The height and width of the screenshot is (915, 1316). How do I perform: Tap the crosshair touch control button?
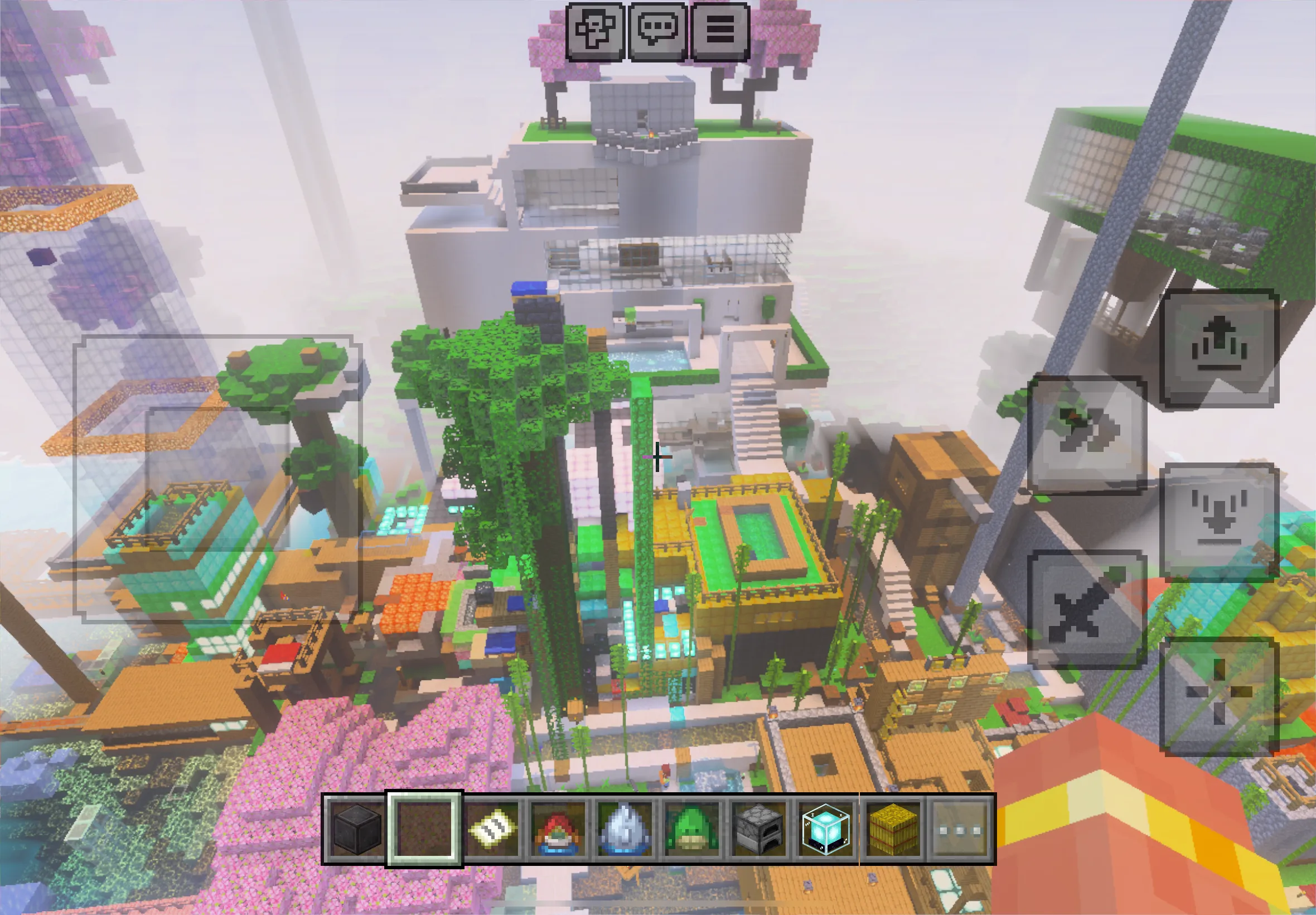1220,695
